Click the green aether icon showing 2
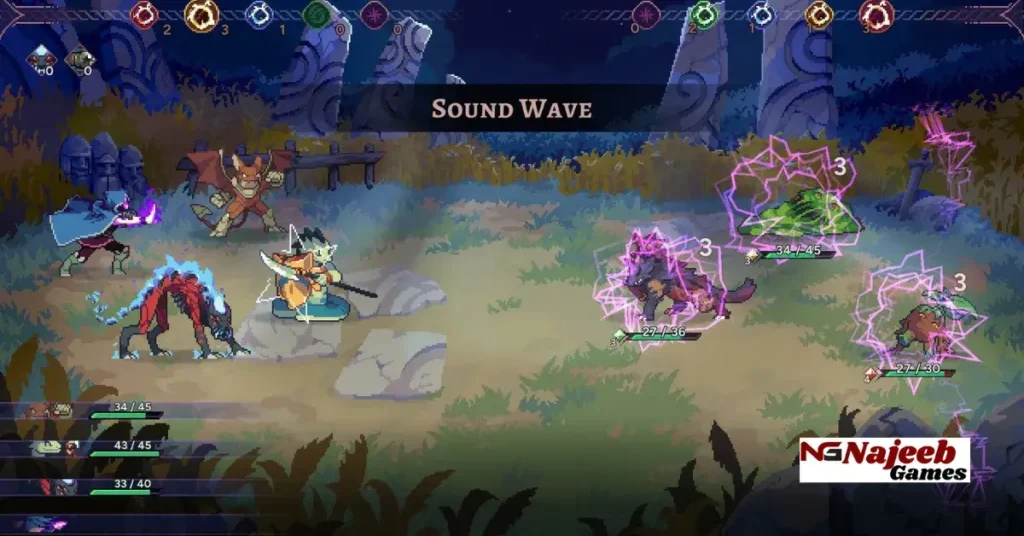The height and width of the screenshot is (536, 1024). (x=703, y=14)
